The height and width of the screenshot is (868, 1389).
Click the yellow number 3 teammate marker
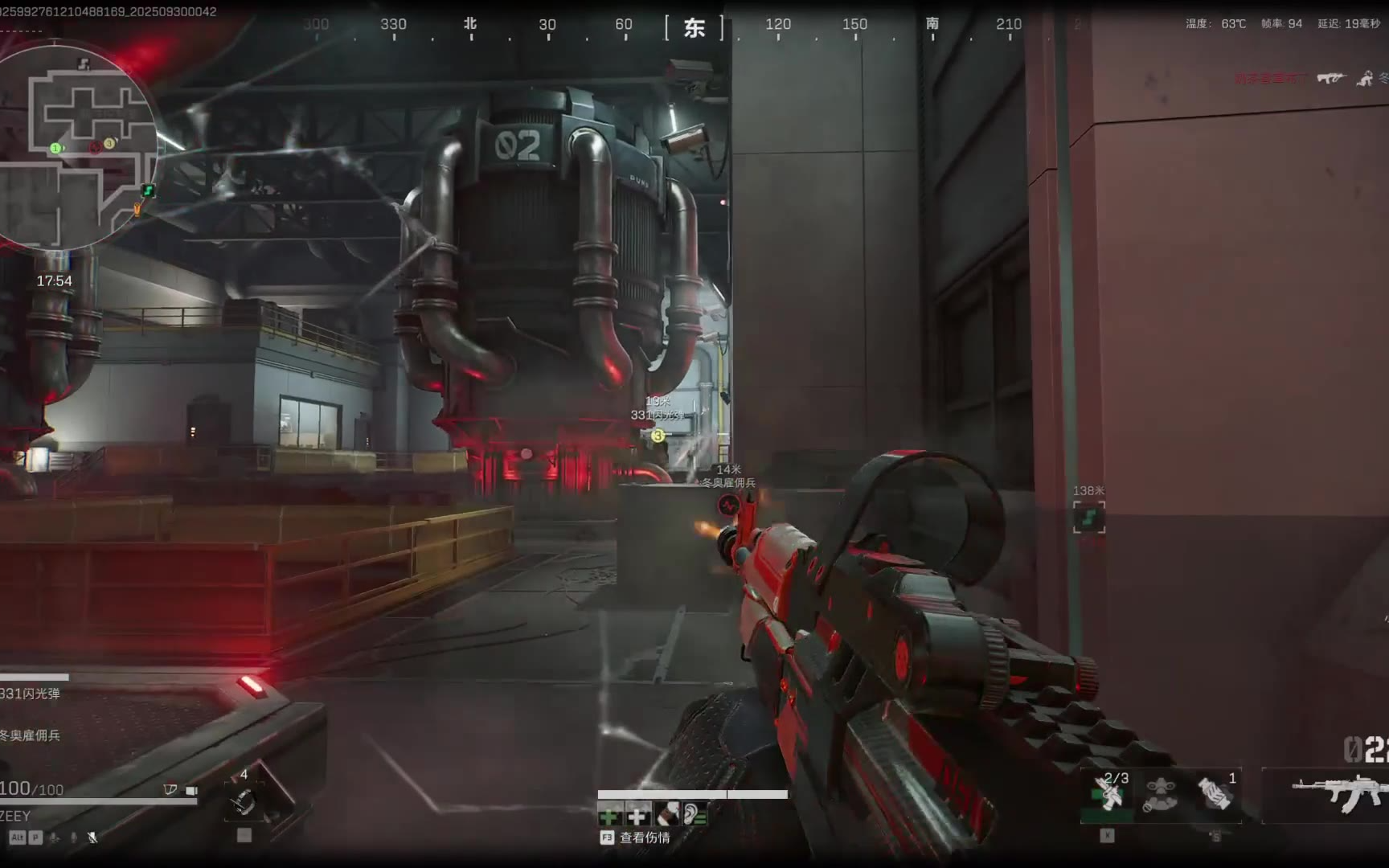click(x=658, y=436)
